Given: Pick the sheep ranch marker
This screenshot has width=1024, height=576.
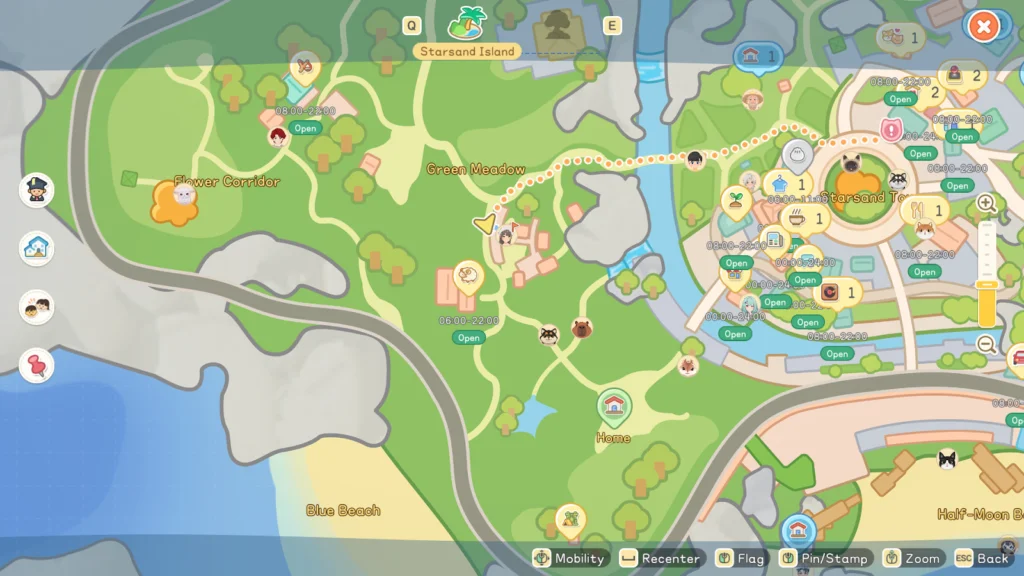Looking at the screenshot, I should coord(467,275).
